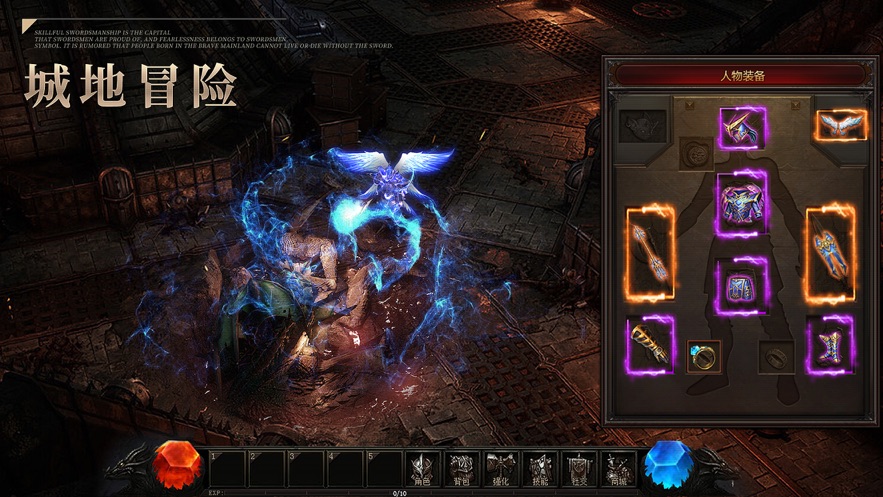Select the golden gauntlet slot
The width and height of the screenshot is (883, 497).
[x=649, y=345]
